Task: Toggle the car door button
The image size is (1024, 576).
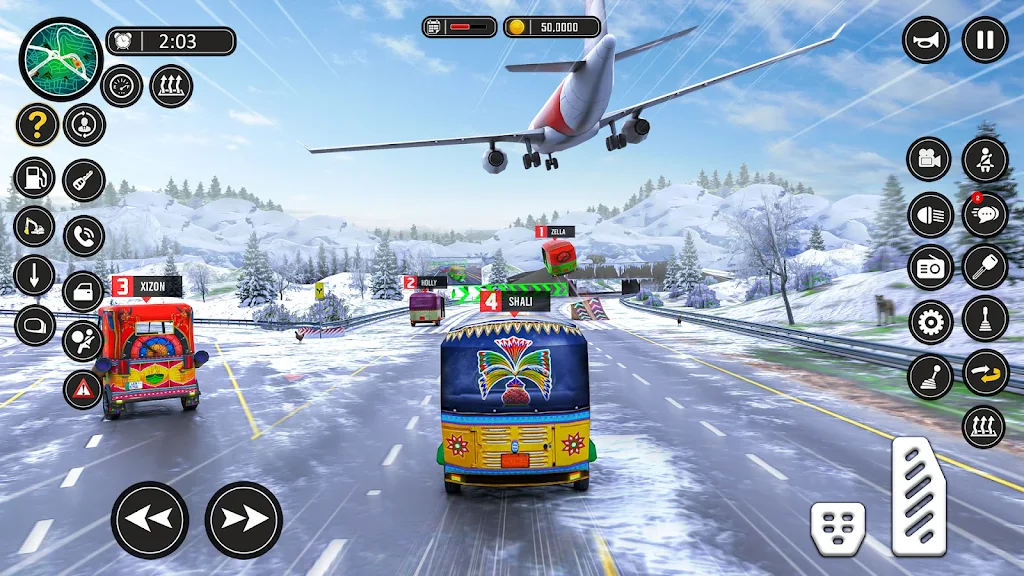Action: tap(84, 292)
